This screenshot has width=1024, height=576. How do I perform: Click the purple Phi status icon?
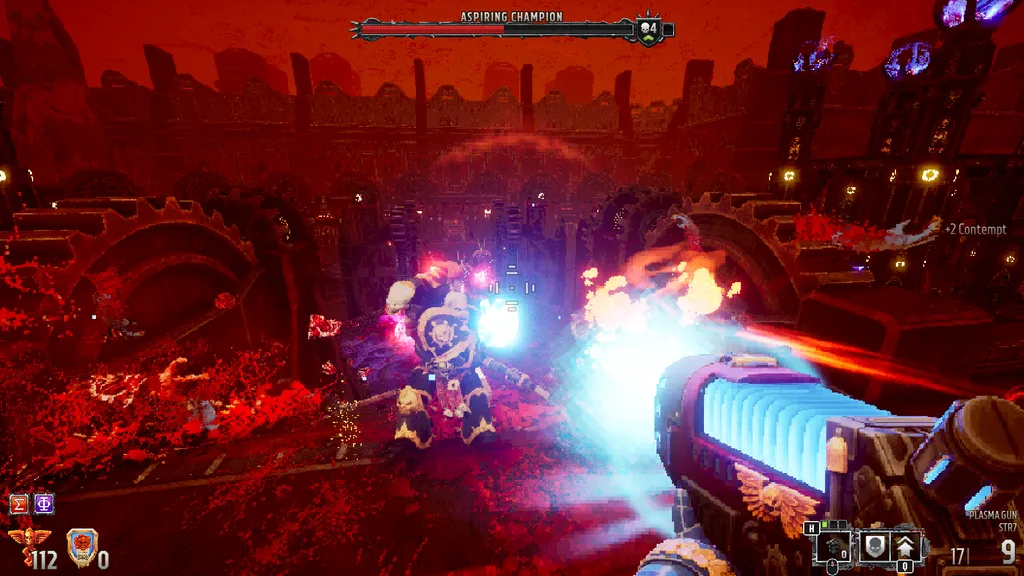pyautogui.click(x=44, y=504)
